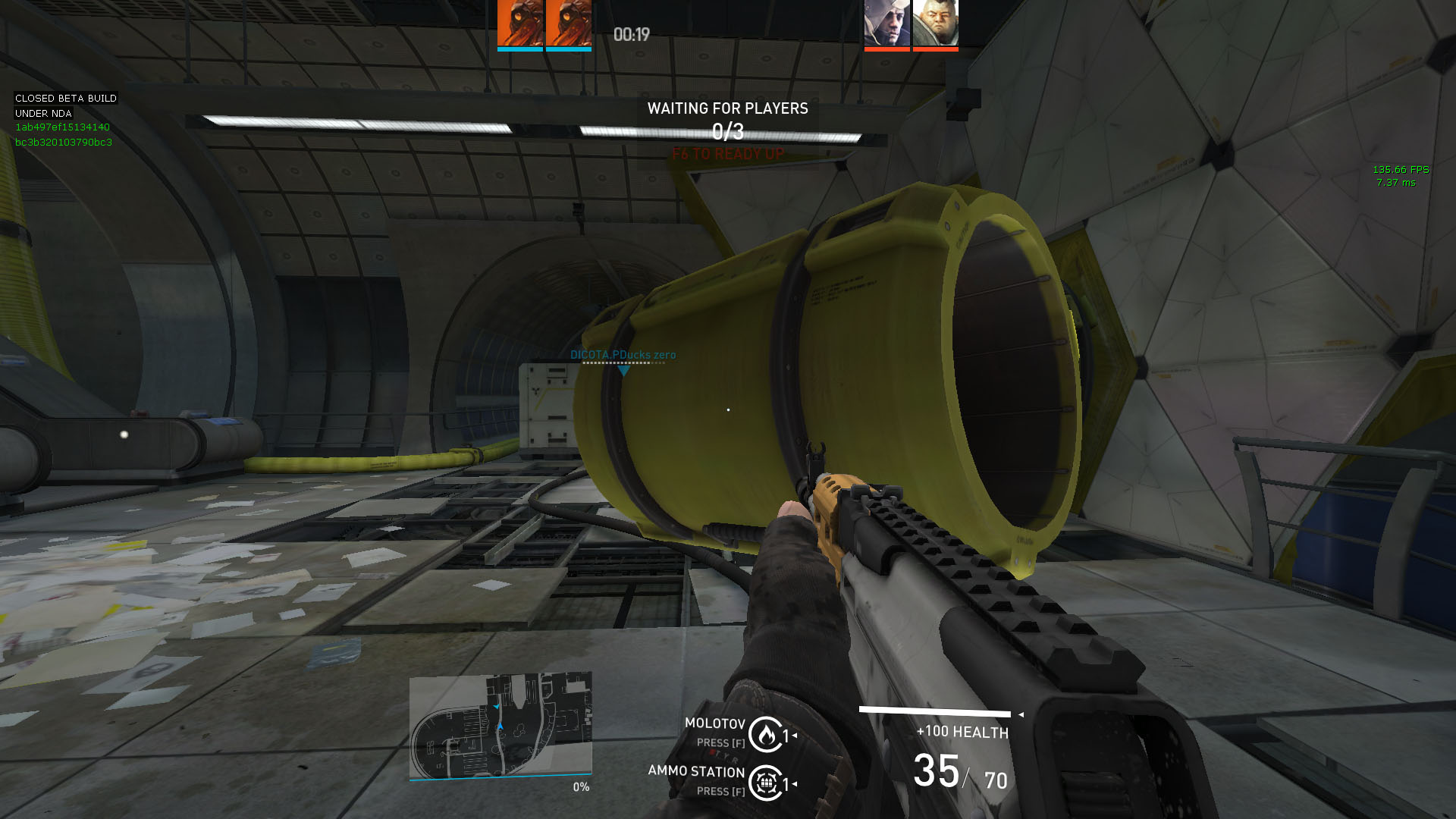1456x819 pixels.
Task: Click the hooded enemy merc portrait
Action: [886, 24]
